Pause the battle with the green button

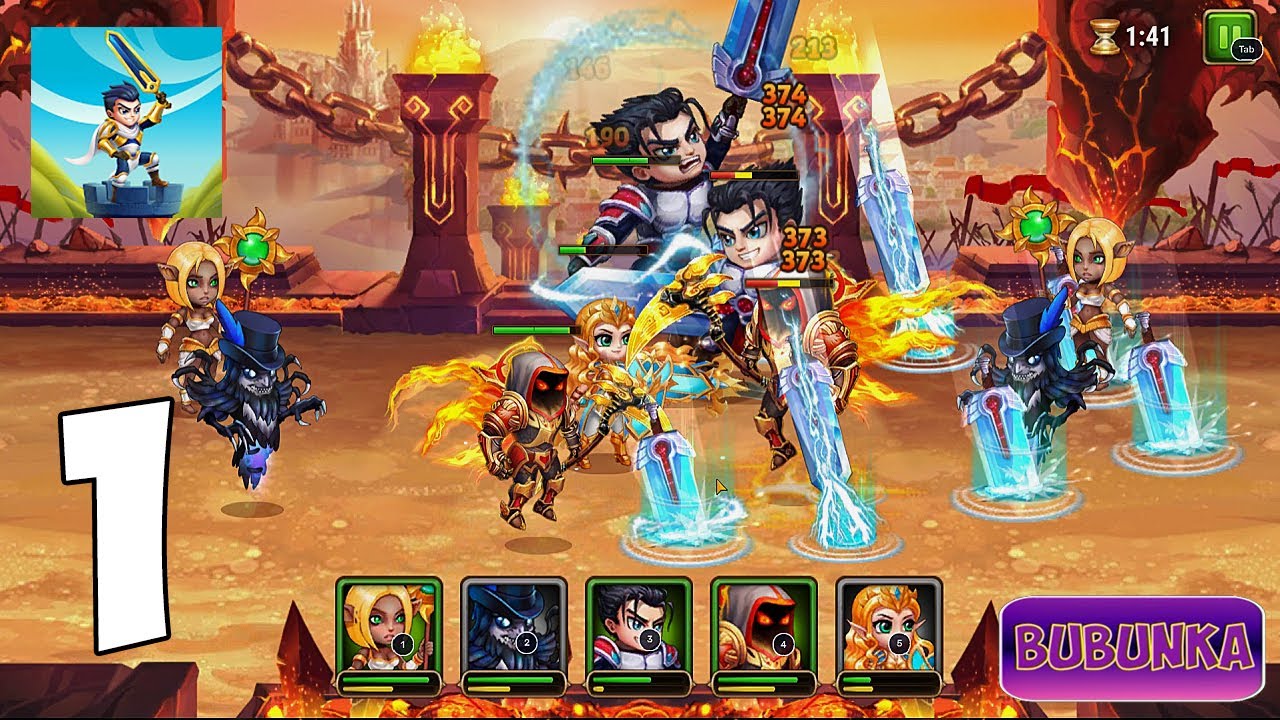click(1227, 37)
